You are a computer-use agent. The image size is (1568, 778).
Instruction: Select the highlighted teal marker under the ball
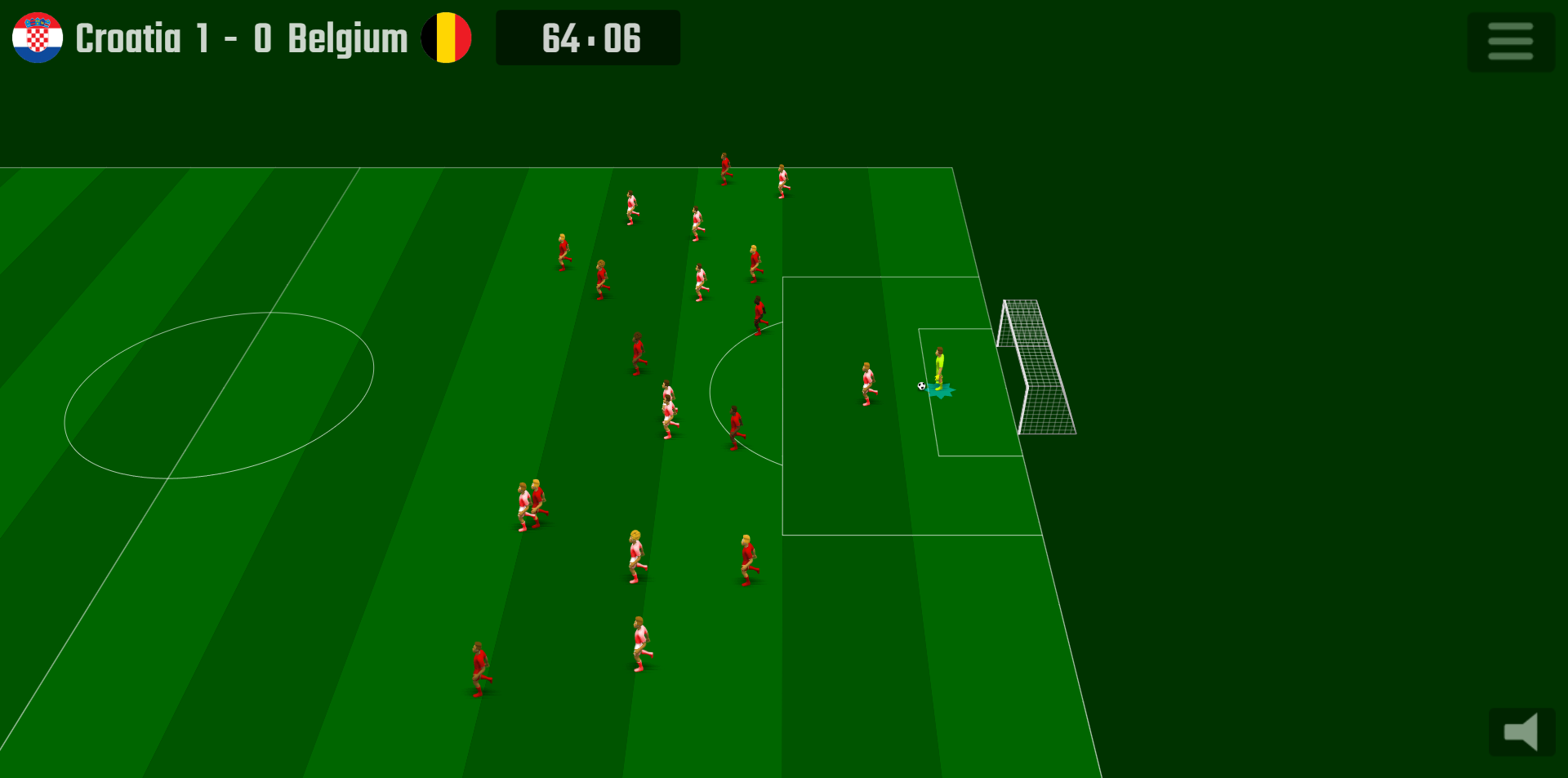pos(941,392)
